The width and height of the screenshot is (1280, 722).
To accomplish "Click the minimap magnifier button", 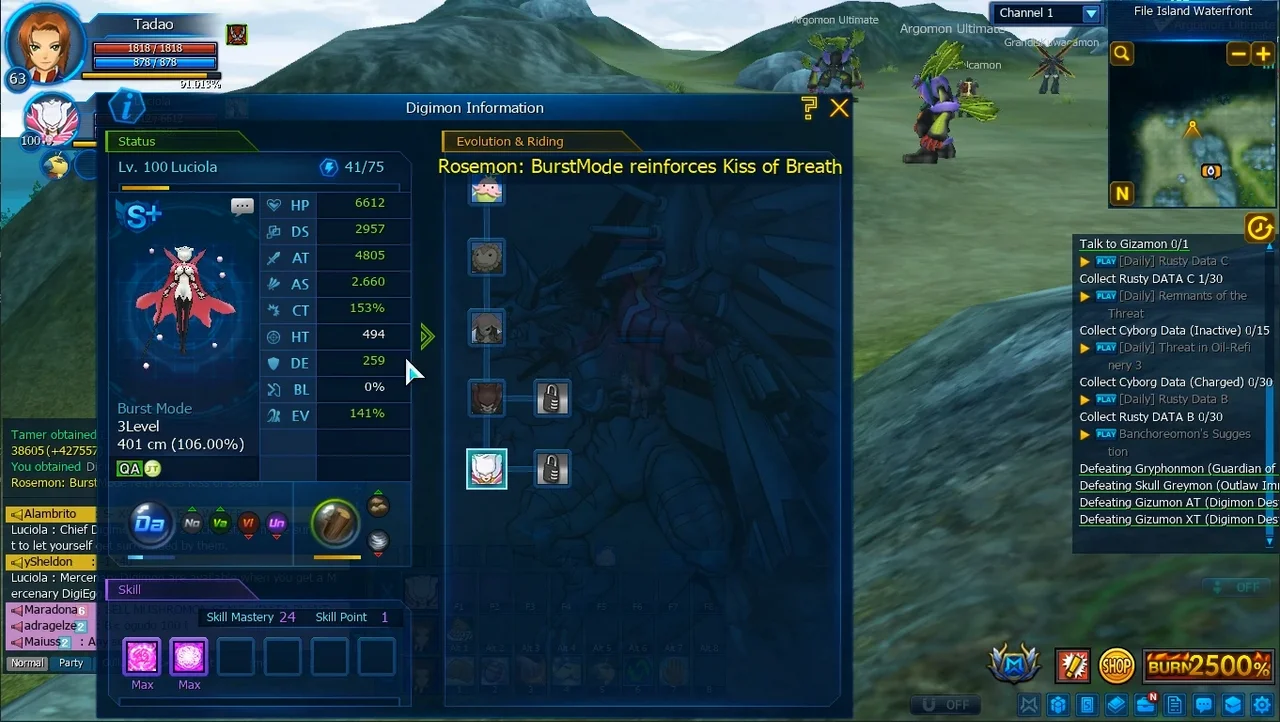I will click(1122, 54).
